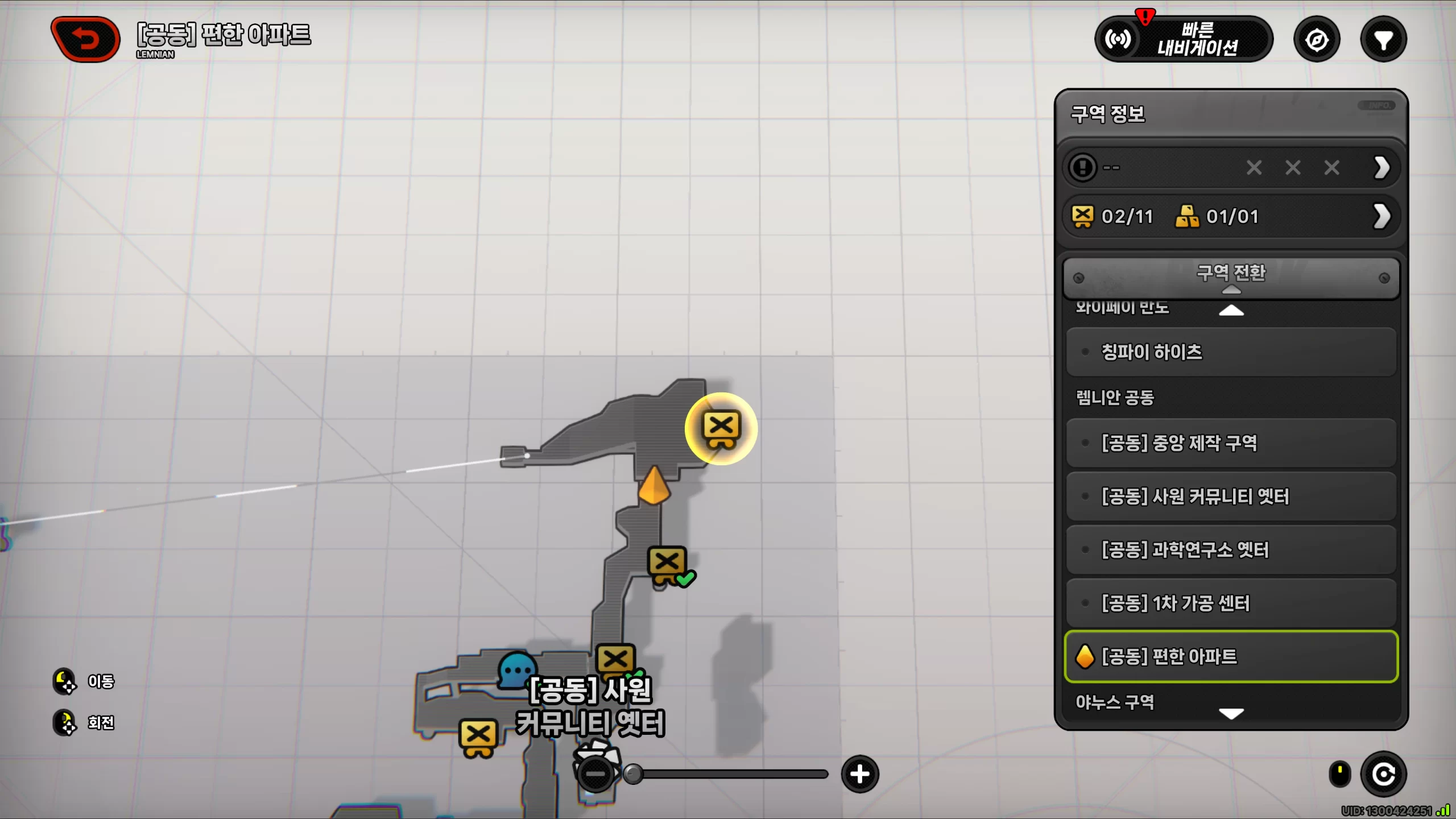This screenshot has height=819, width=1456.
Task: Select the glowing highlighted chest marker
Action: [x=721, y=428]
